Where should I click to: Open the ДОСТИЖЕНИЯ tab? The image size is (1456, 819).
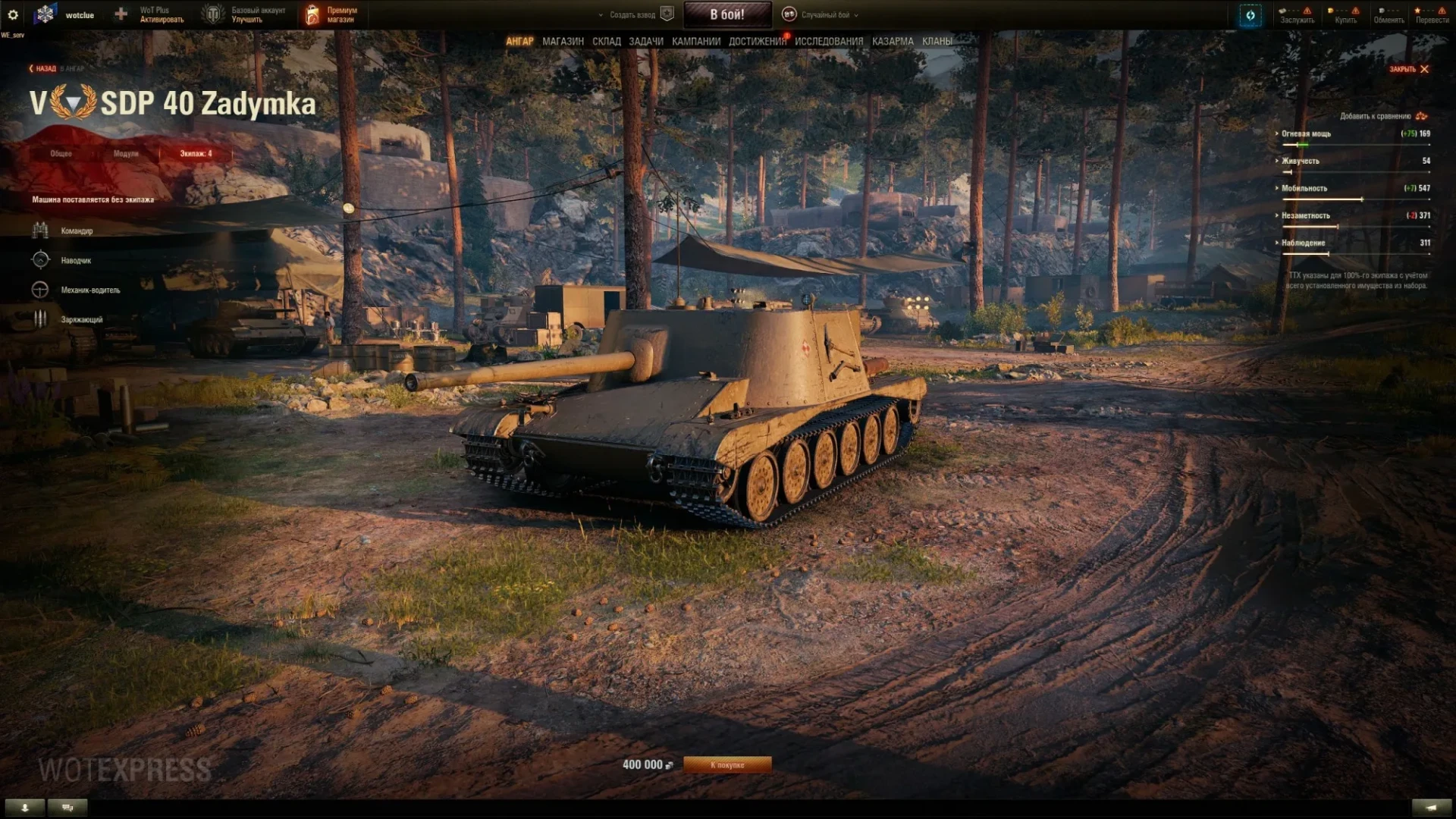[x=757, y=41]
